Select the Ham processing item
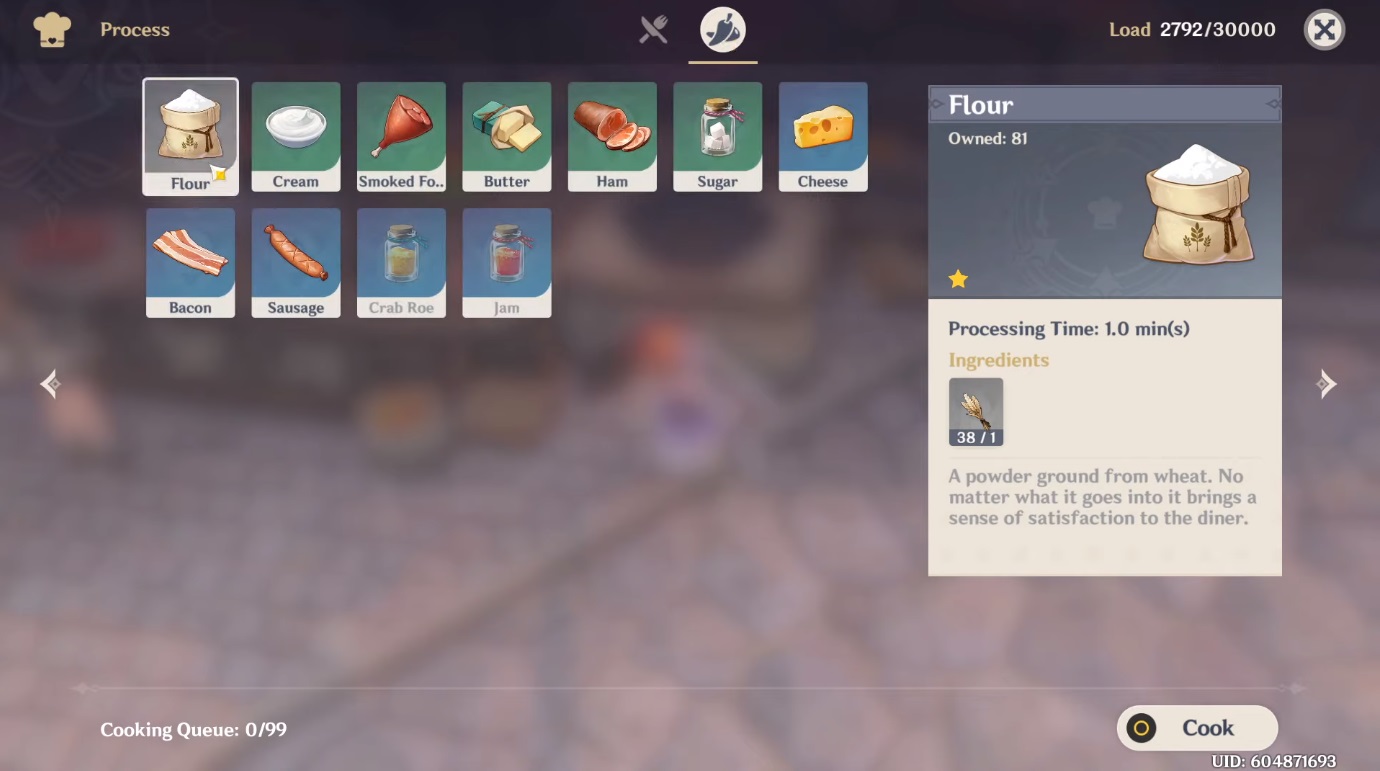This screenshot has width=1380, height=771. (x=611, y=136)
